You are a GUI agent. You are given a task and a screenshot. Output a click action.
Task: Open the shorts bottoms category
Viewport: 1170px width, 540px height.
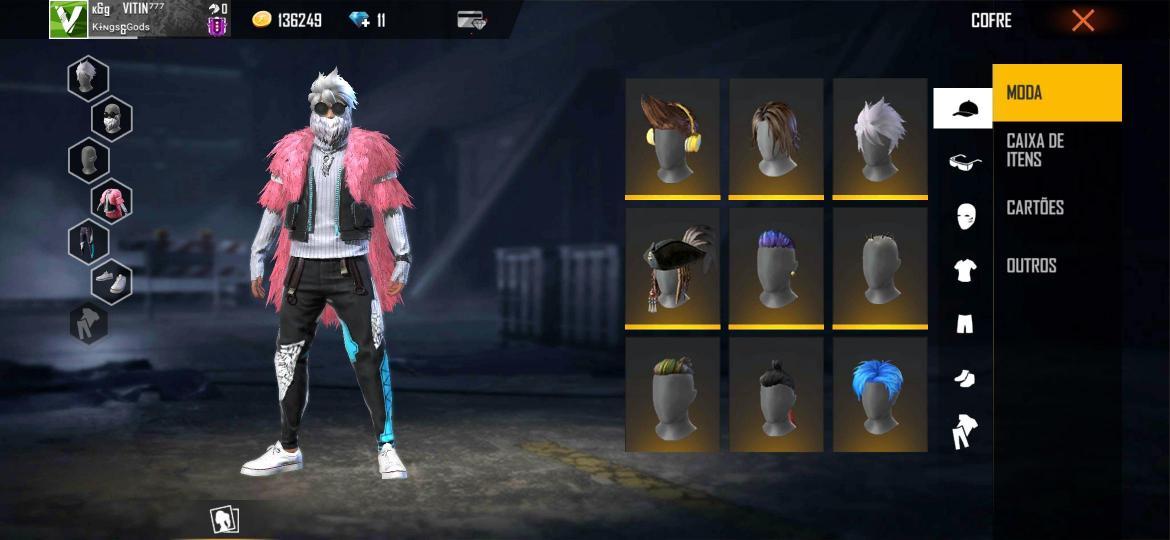pos(964,323)
